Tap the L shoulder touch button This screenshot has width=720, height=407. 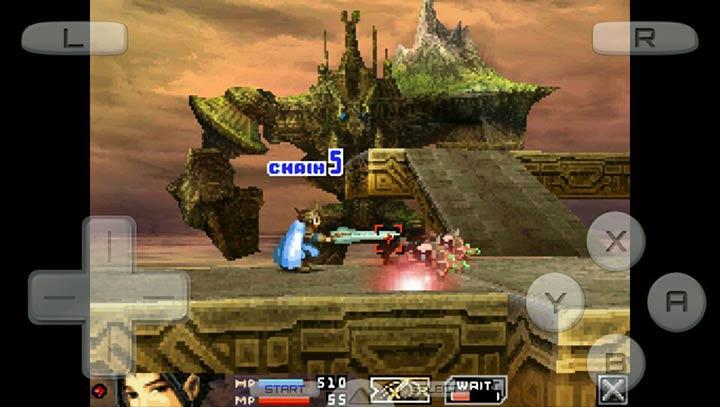coord(74,39)
